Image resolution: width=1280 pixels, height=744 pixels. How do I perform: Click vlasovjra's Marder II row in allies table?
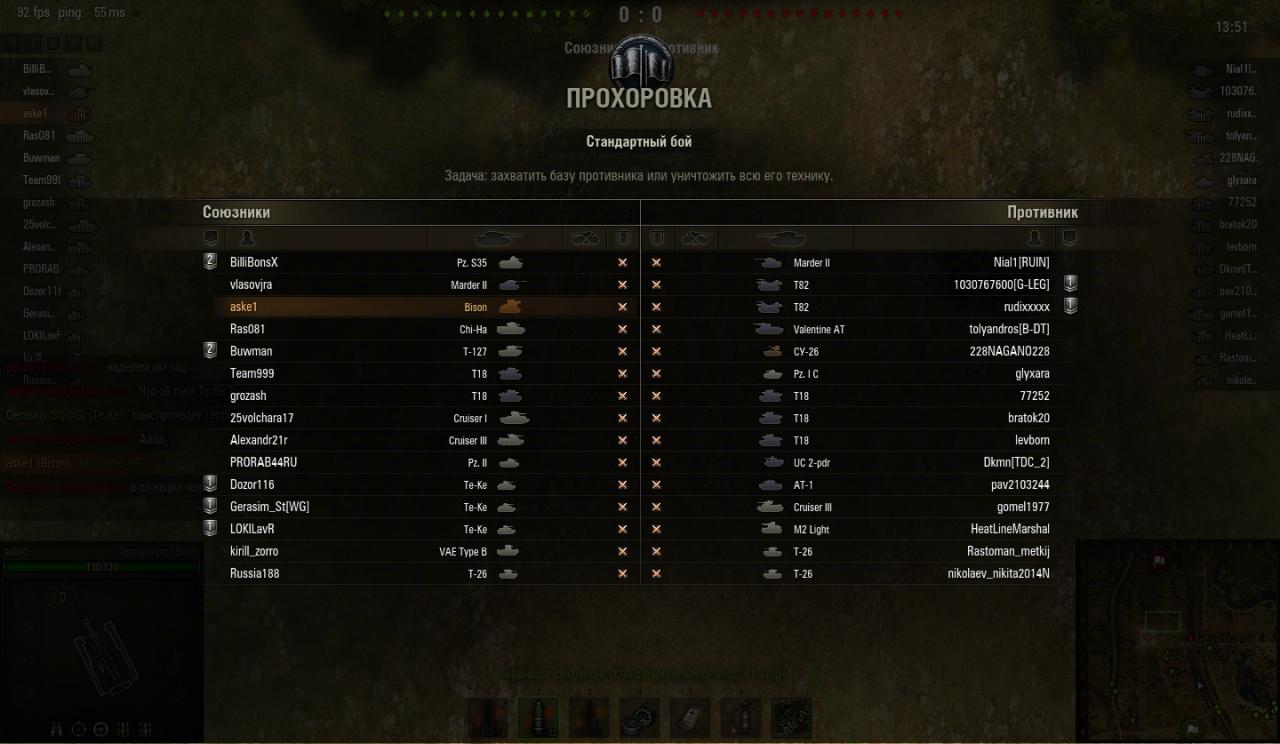420,284
